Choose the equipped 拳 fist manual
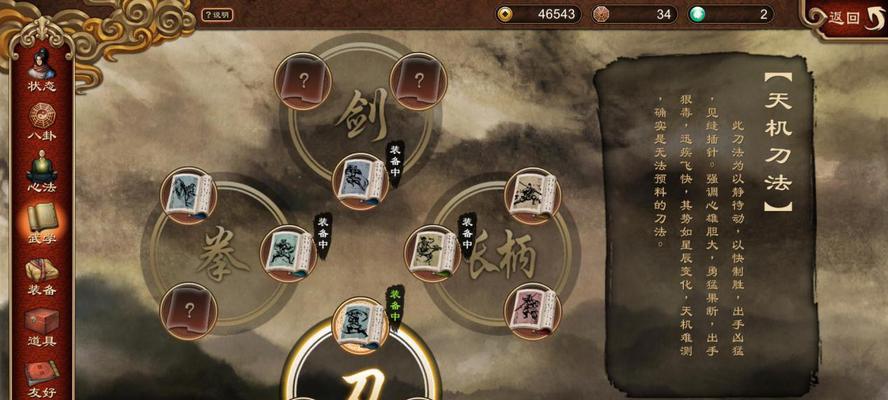This screenshot has height=400, width=888. [288, 253]
